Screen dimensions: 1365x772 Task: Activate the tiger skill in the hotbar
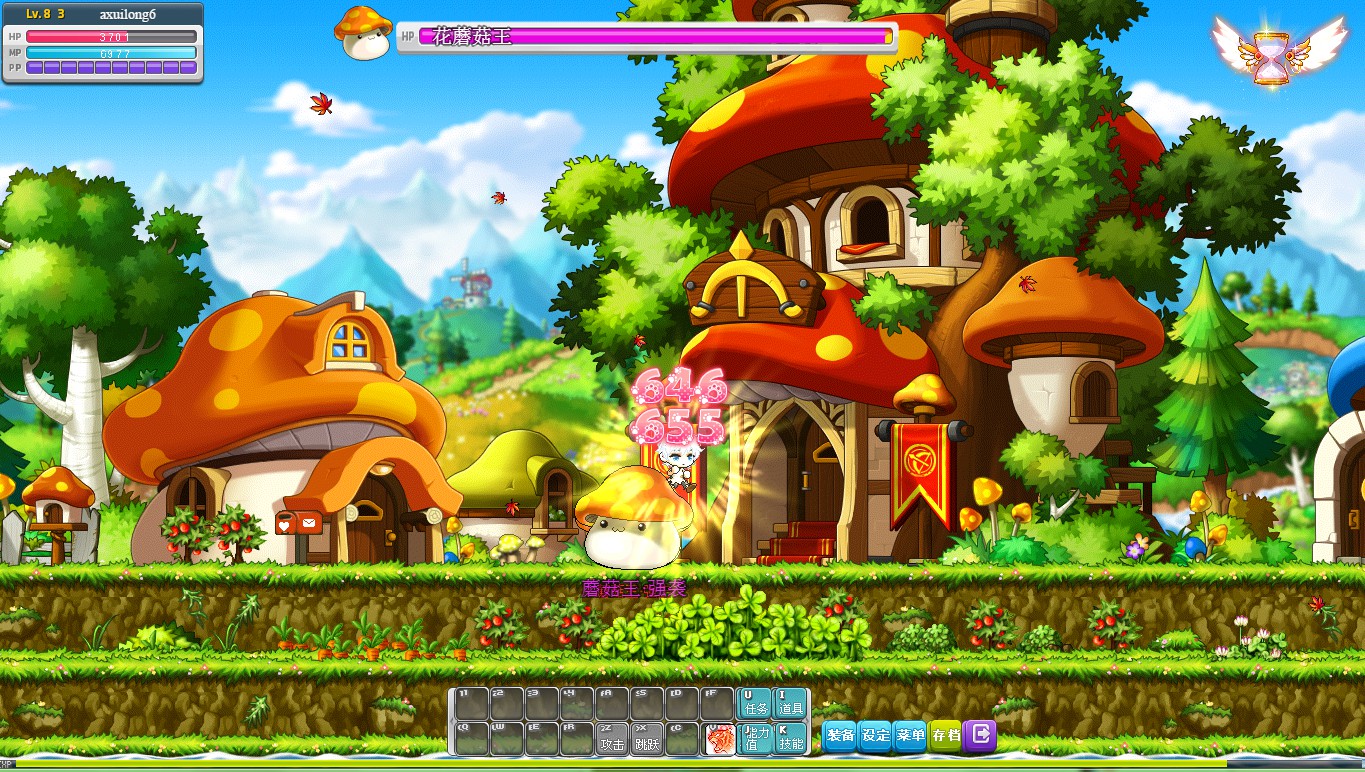pyautogui.click(x=718, y=738)
